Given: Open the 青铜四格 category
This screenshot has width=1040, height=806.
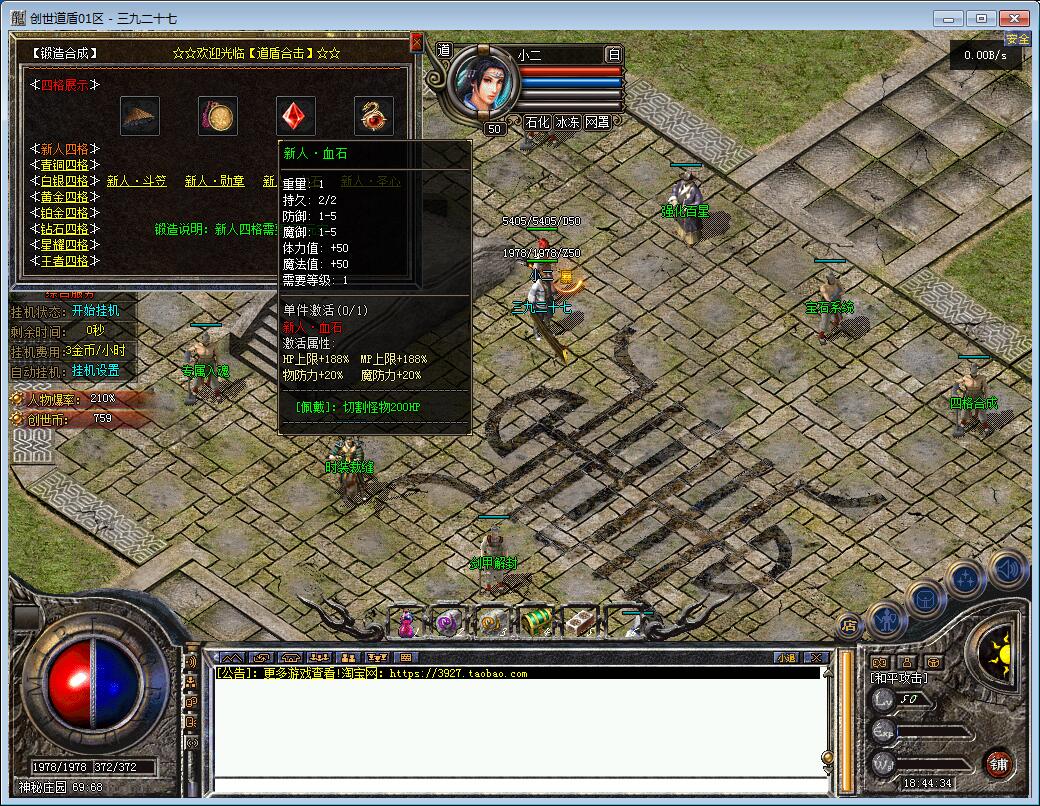Looking at the screenshot, I should click(x=65, y=165).
